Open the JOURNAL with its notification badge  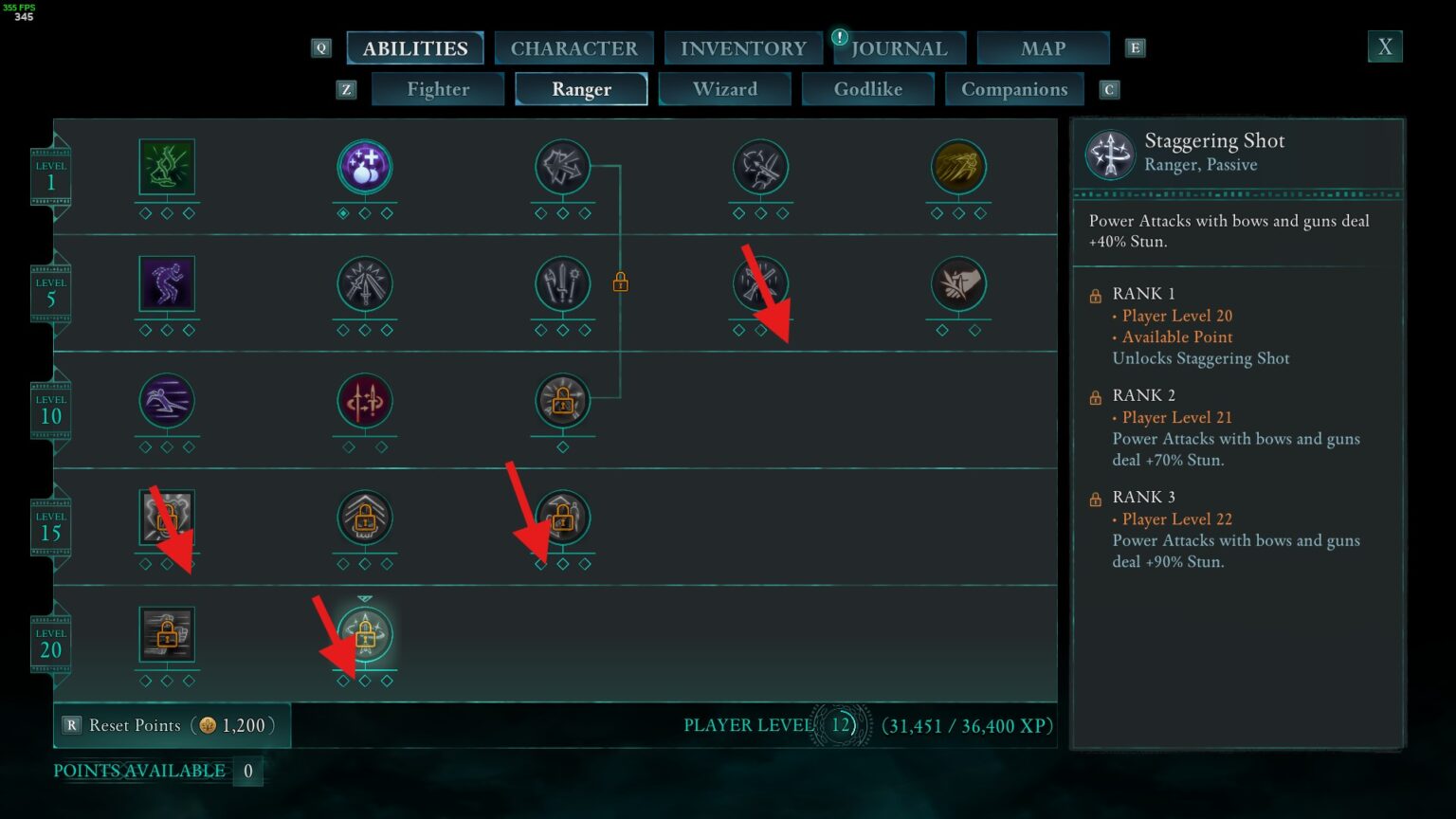[x=898, y=47]
